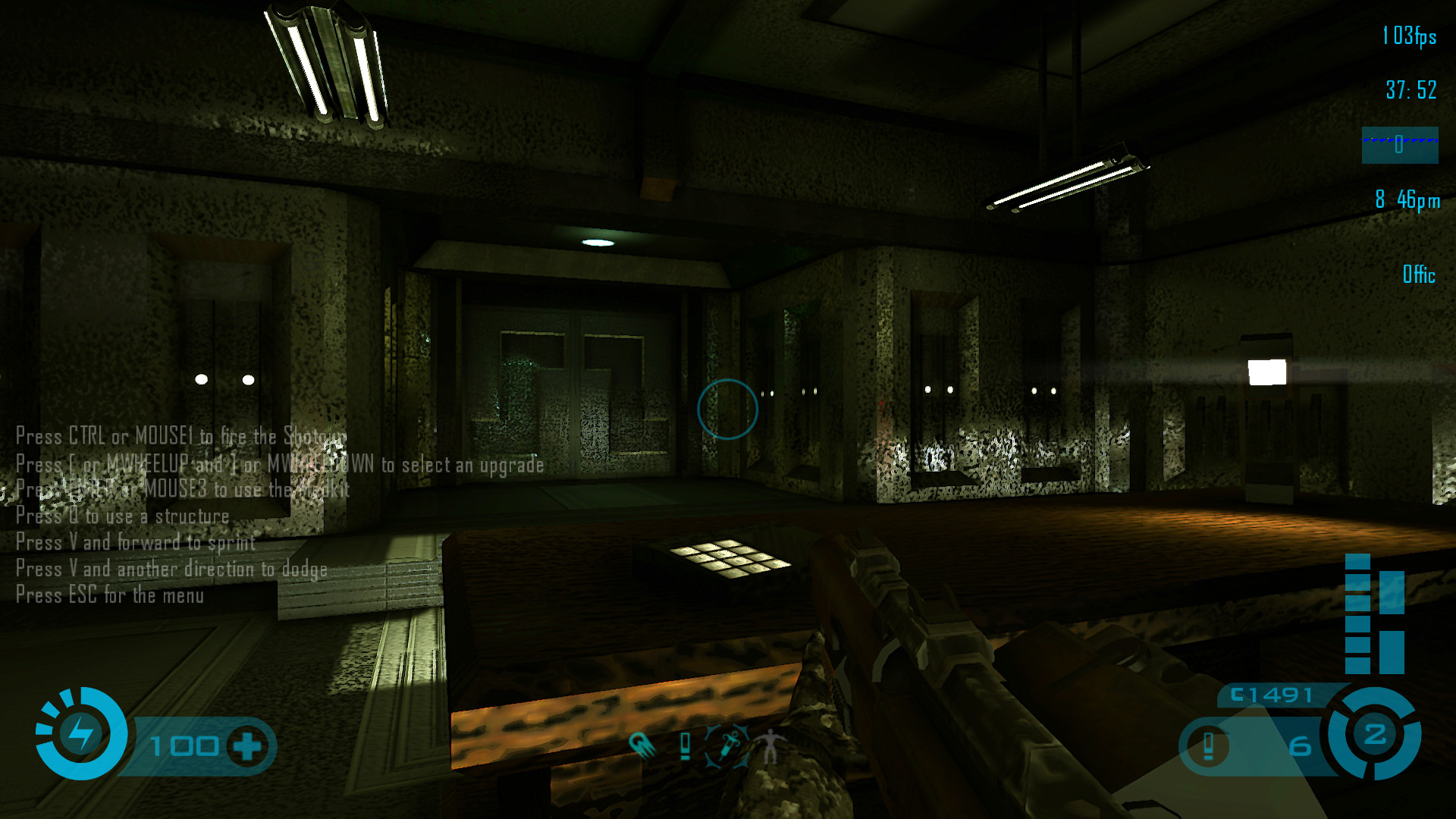Select the blaster icon in the inventory bar
Viewport: 1456px width, 819px height.
click(x=642, y=745)
